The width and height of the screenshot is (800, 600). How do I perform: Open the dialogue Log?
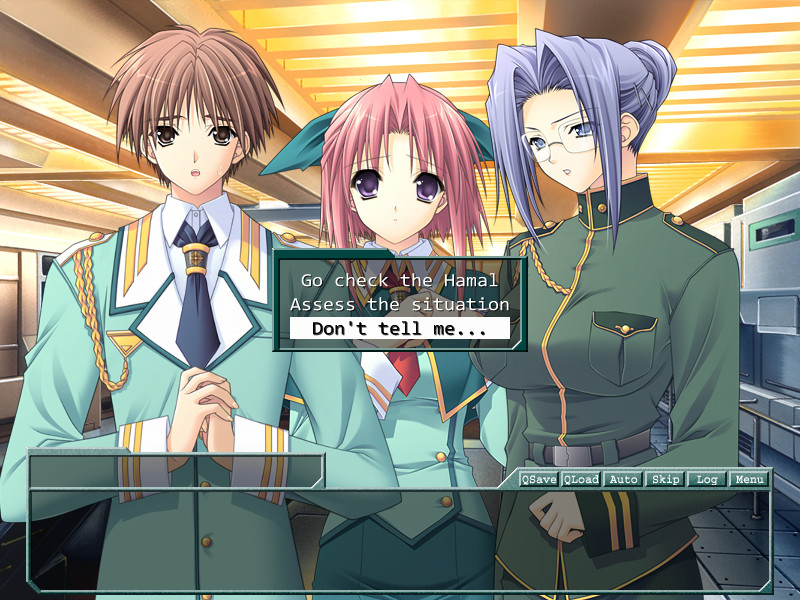(x=707, y=479)
